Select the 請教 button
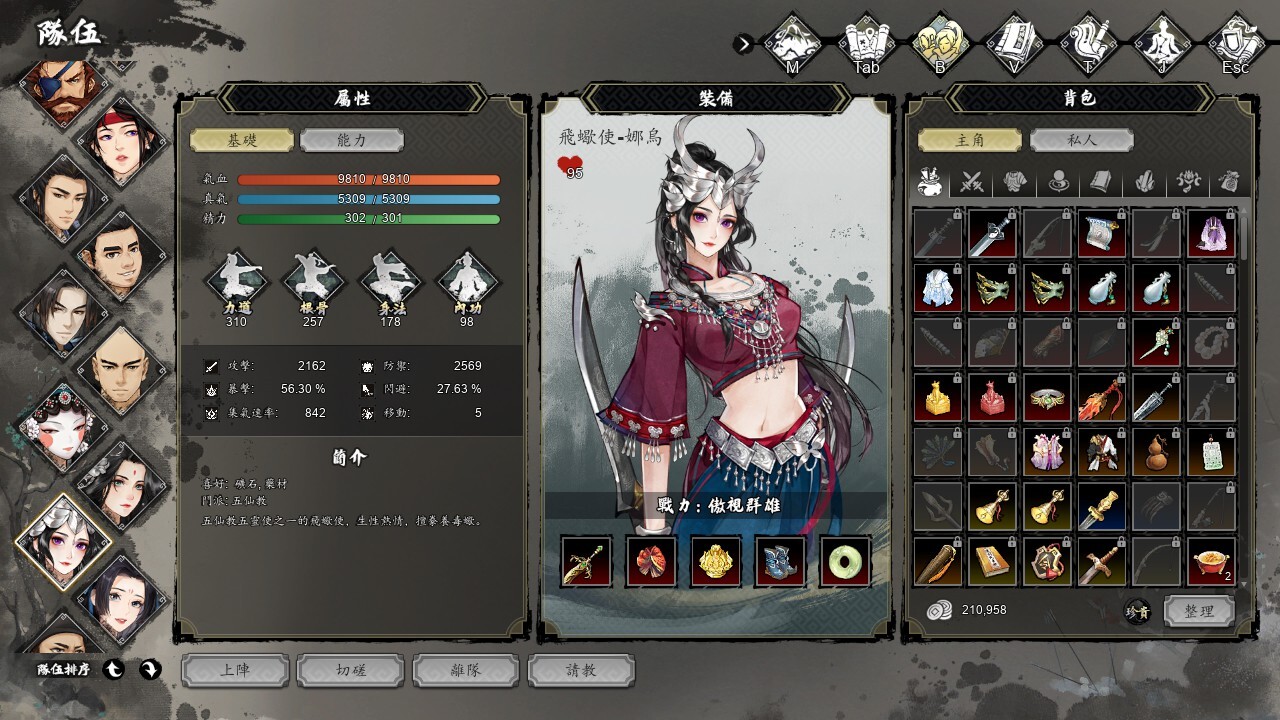The height and width of the screenshot is (720, 1280). [581, 670]
